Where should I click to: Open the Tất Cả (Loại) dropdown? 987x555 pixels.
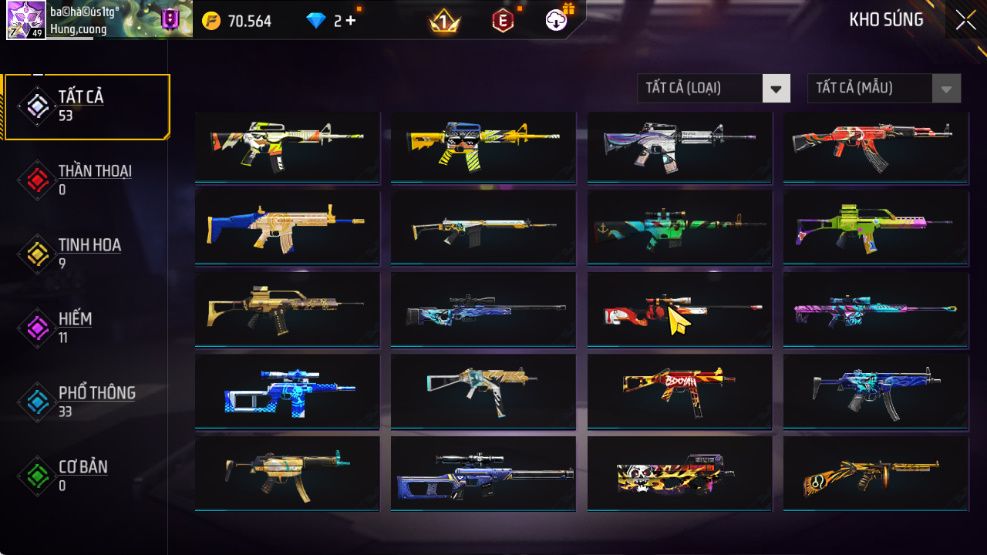714,88
